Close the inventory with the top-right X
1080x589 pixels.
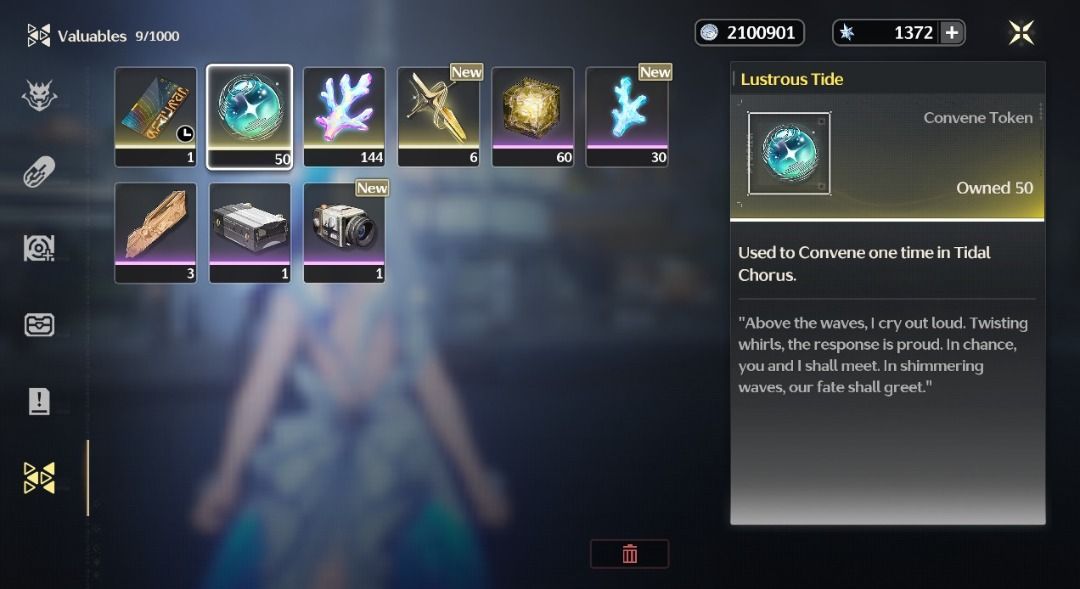(x=1021, y=33)
